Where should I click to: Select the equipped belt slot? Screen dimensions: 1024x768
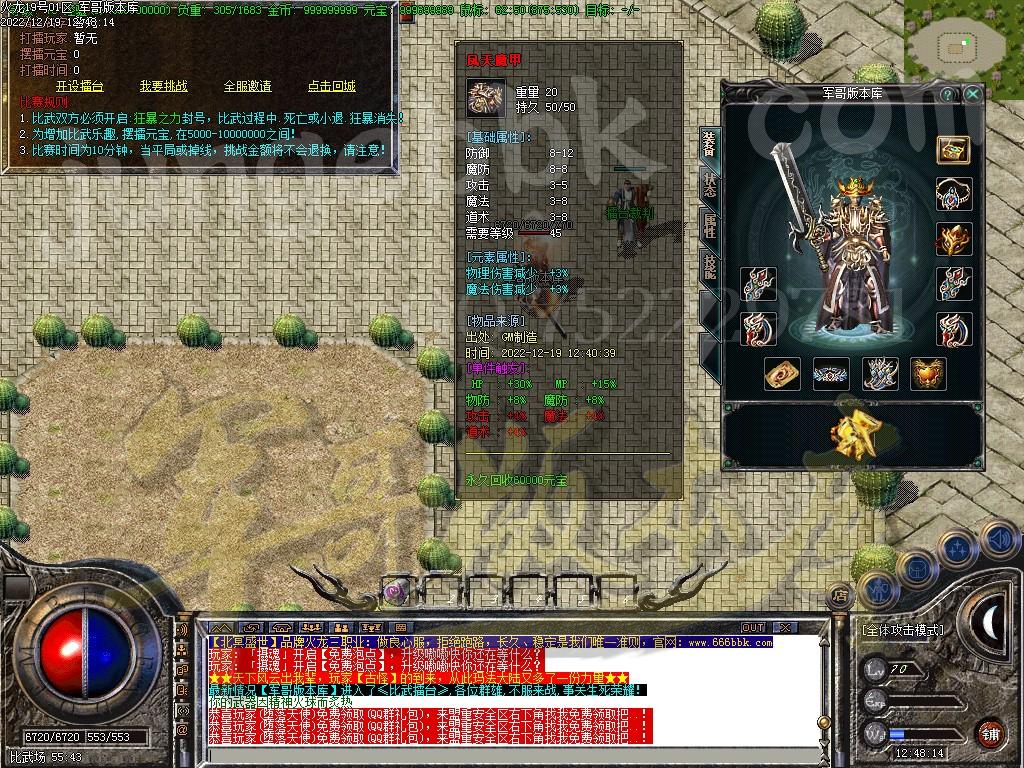[x=831, y=373]
